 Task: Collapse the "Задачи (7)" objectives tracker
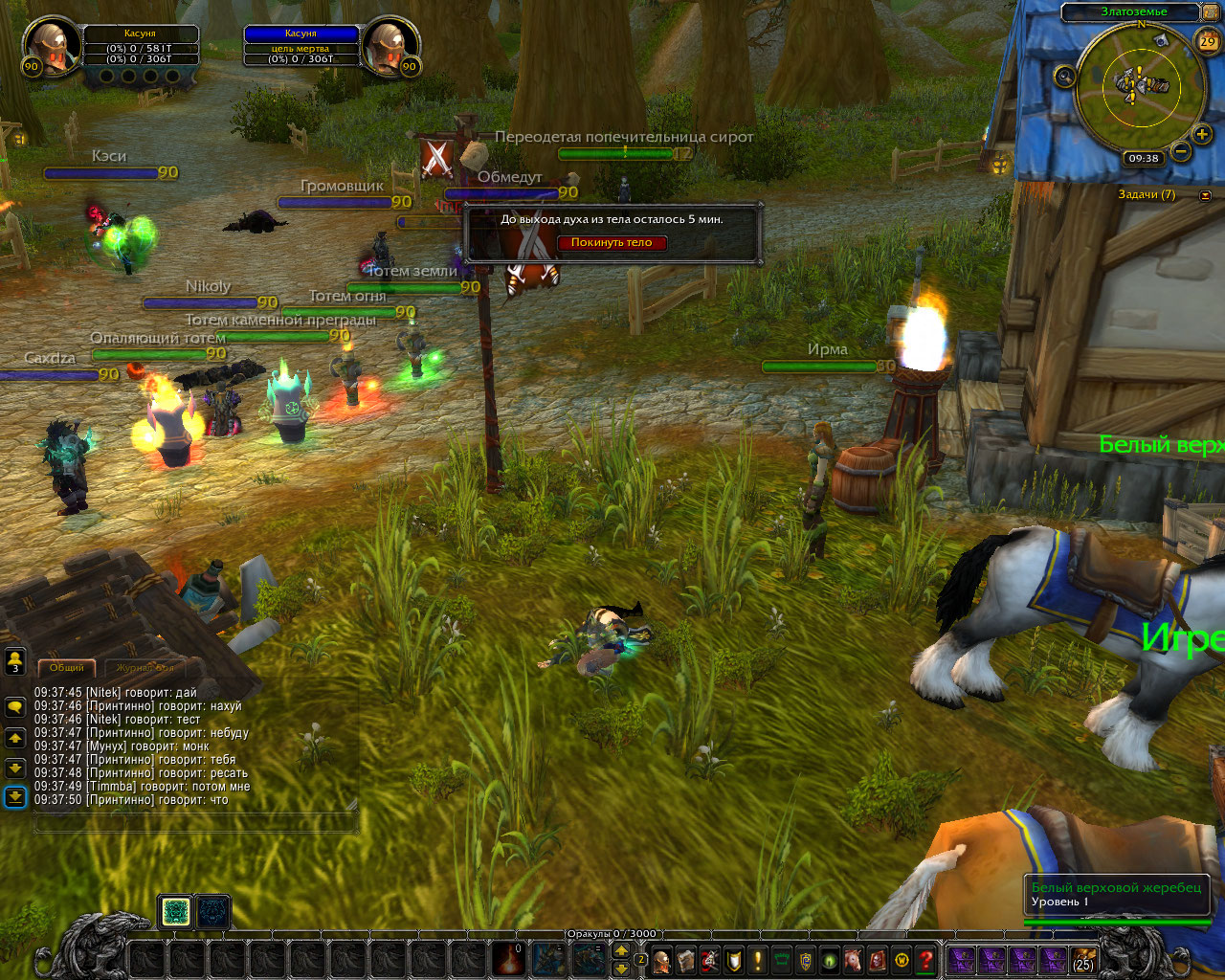tap(1205, 195)
